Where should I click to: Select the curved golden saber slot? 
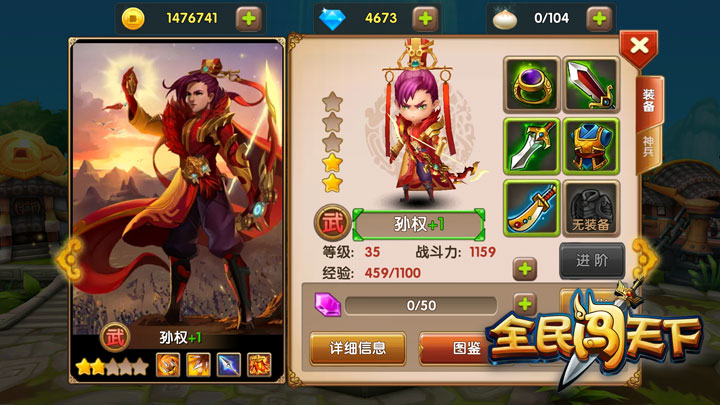point(531,207)
